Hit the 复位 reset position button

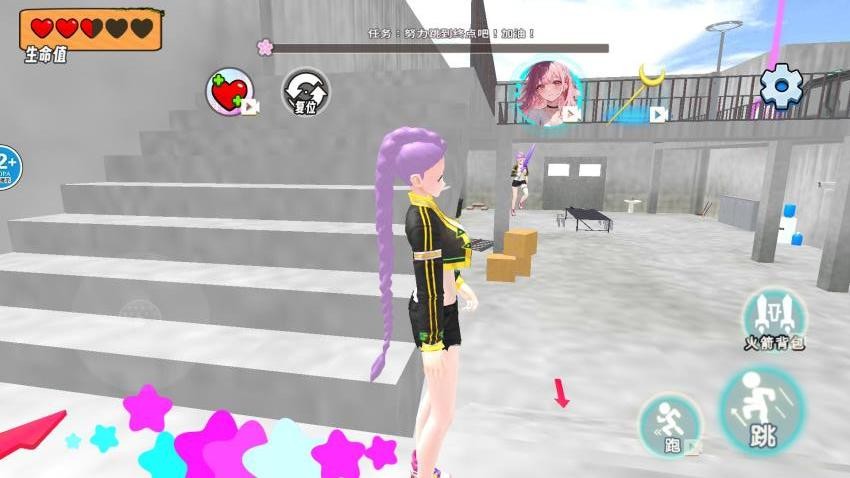pyautogui.click(x=305, y=92)
